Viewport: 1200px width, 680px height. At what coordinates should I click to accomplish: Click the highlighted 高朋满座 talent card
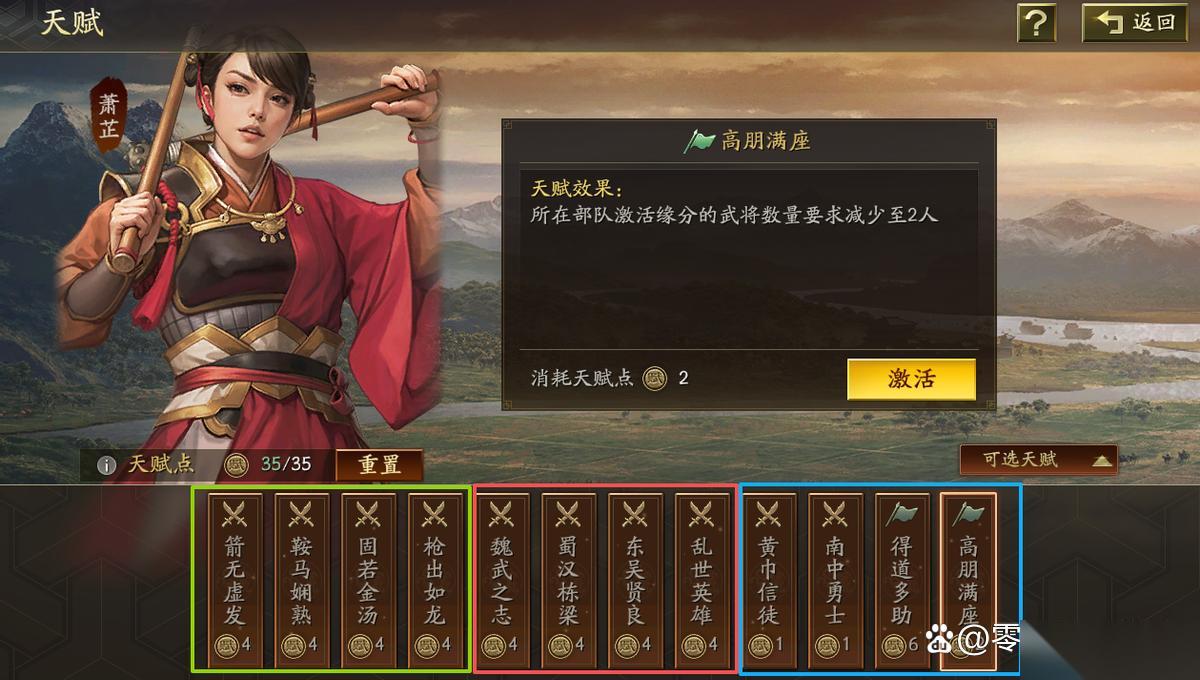(968, 580)
